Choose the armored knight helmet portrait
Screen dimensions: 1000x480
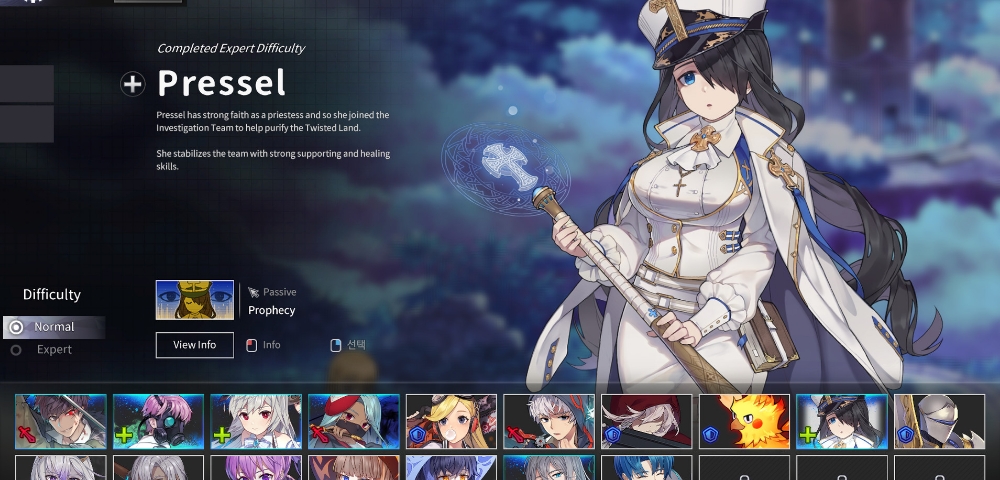click(939, 421)
